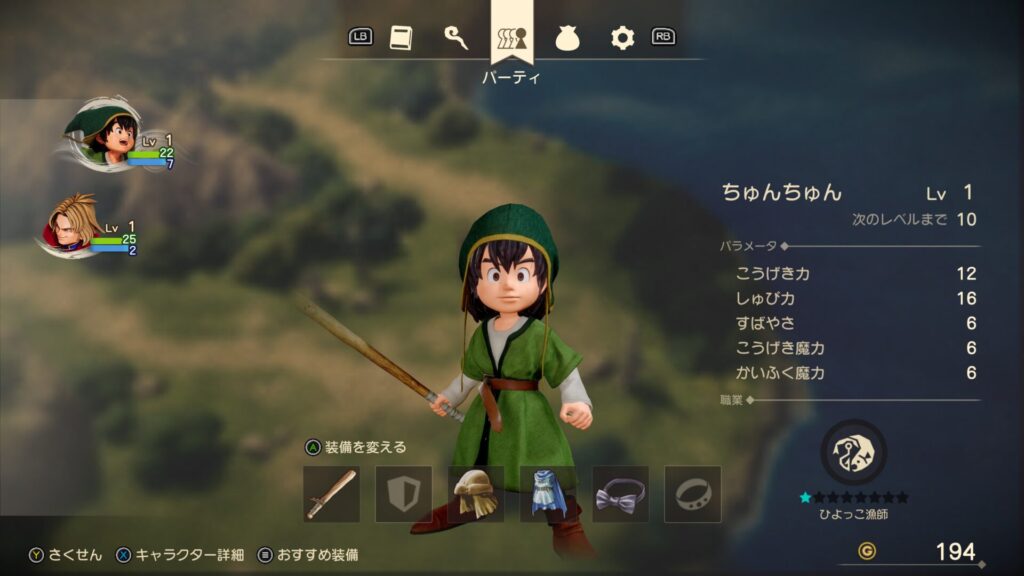Switch to the magic staff tab
This screenshot has width=1024, height=576.
tap(456, 38)
